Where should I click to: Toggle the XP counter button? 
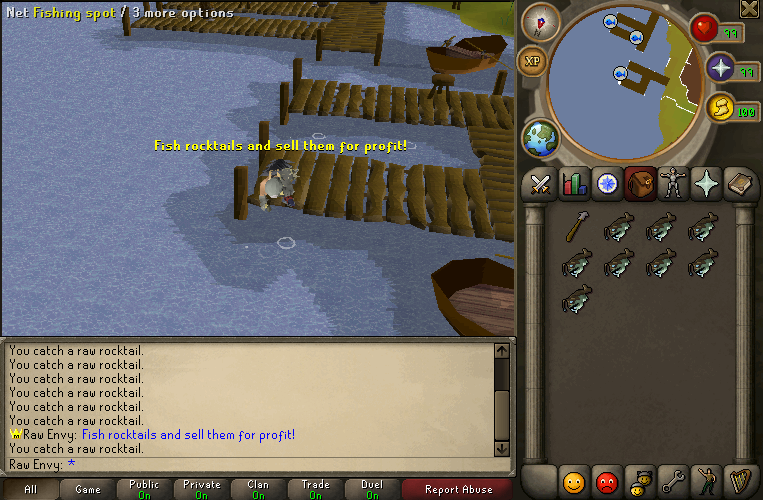pos(532,61)
